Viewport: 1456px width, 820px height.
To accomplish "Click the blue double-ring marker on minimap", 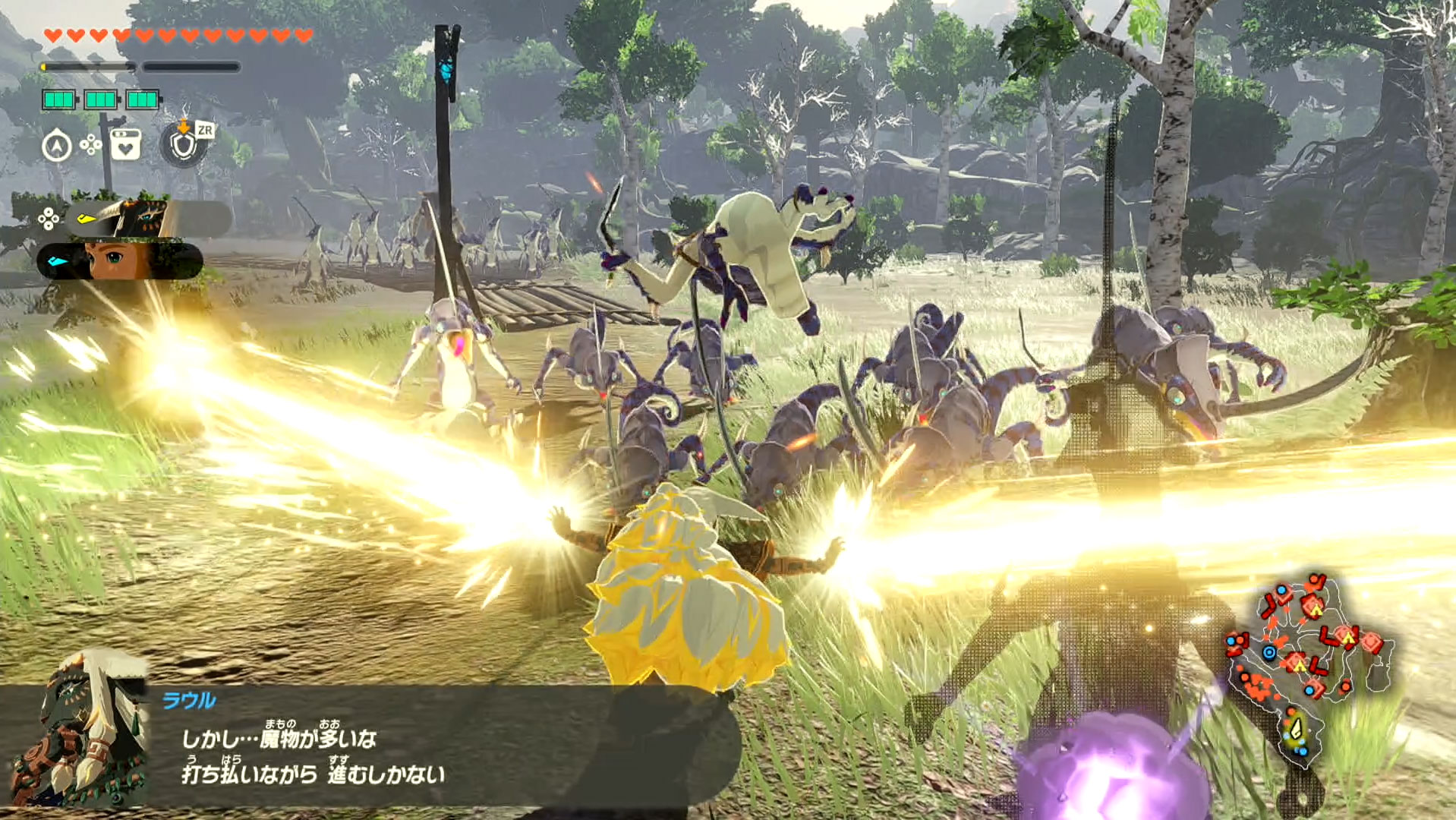I will (x=1269, y=652).
